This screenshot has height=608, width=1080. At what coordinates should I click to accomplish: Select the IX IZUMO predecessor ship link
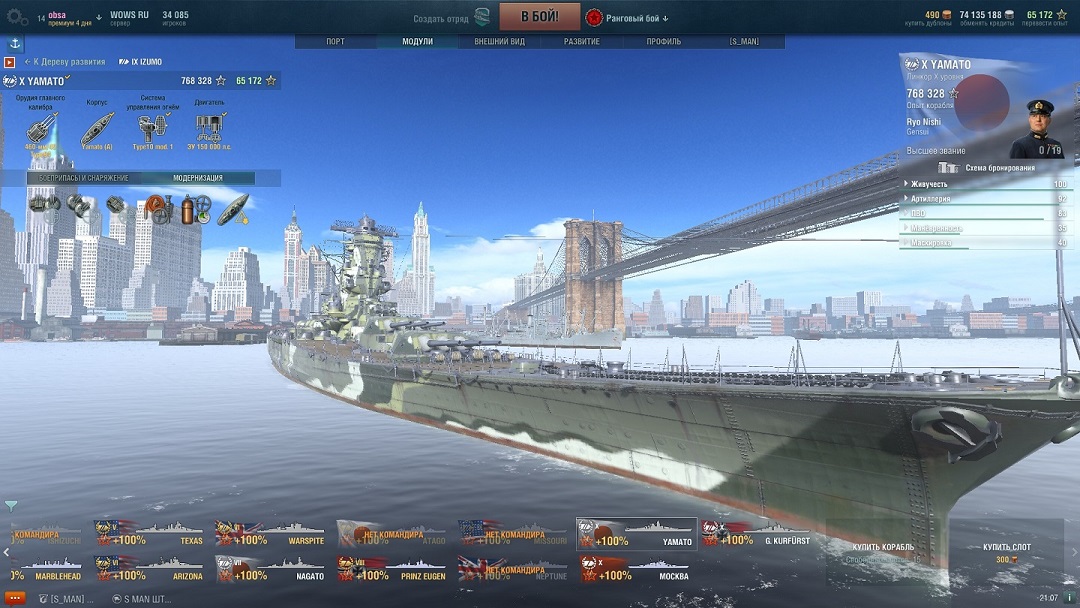141,62
